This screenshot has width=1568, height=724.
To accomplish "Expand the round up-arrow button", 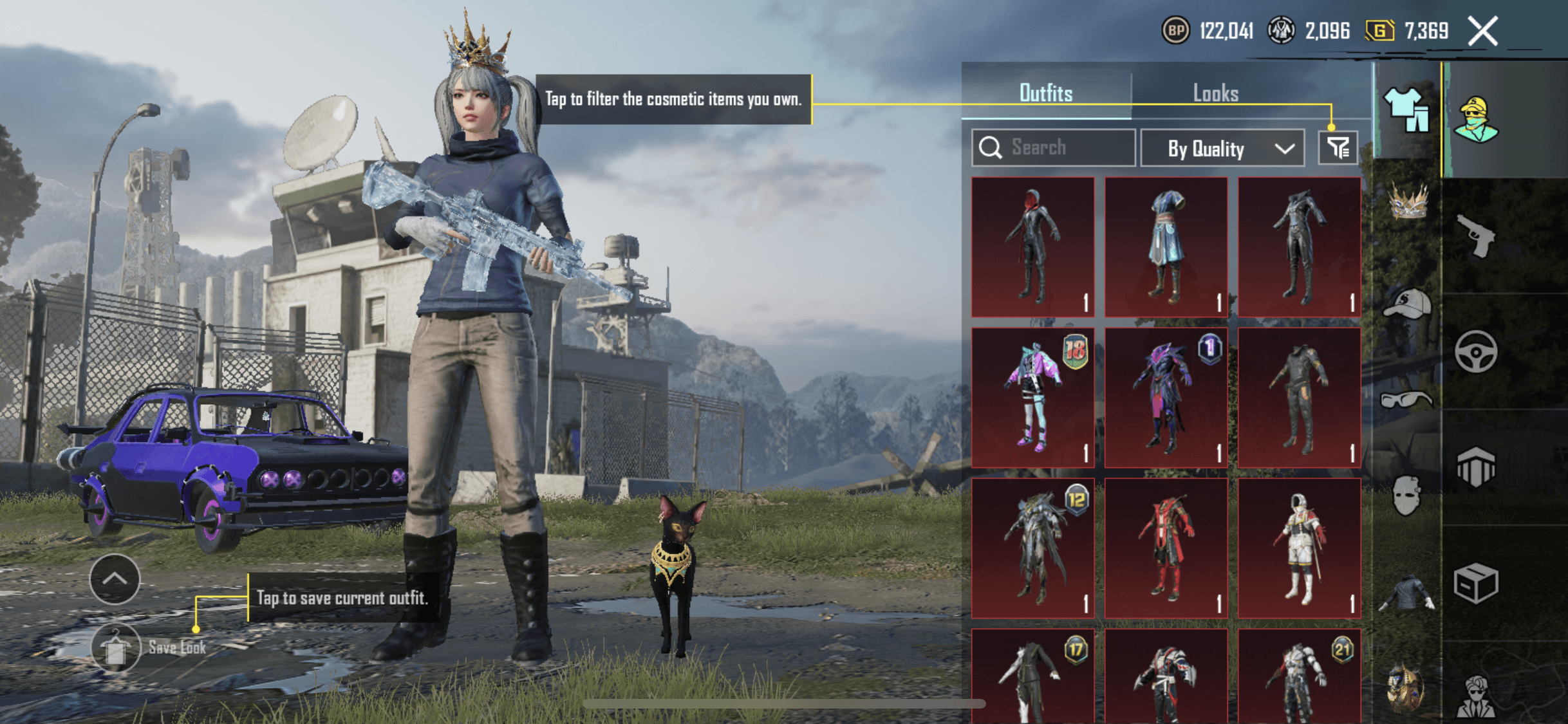I will 115,579.
